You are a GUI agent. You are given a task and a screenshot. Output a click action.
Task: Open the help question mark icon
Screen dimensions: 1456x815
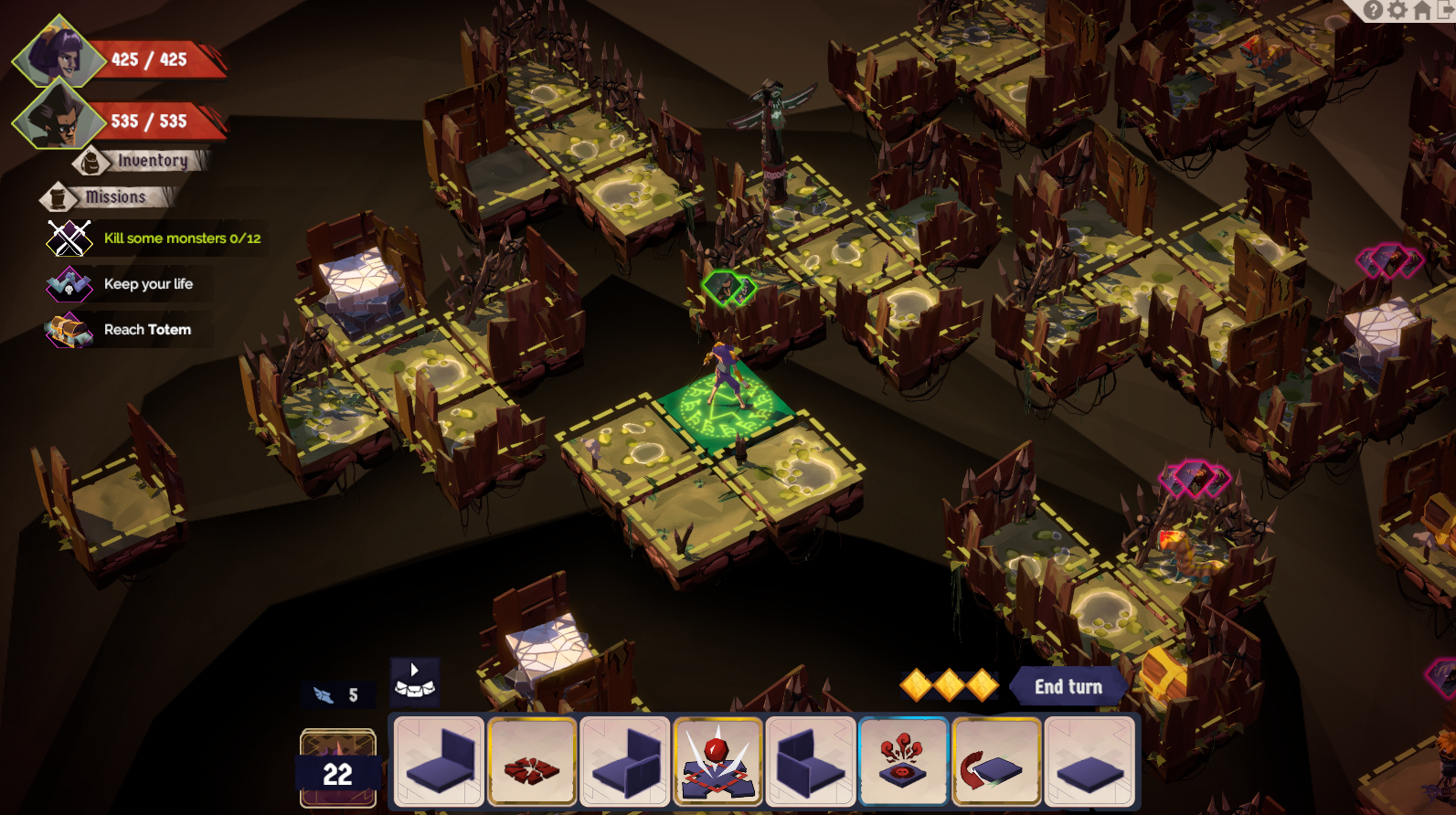(x=1373, y=10)
